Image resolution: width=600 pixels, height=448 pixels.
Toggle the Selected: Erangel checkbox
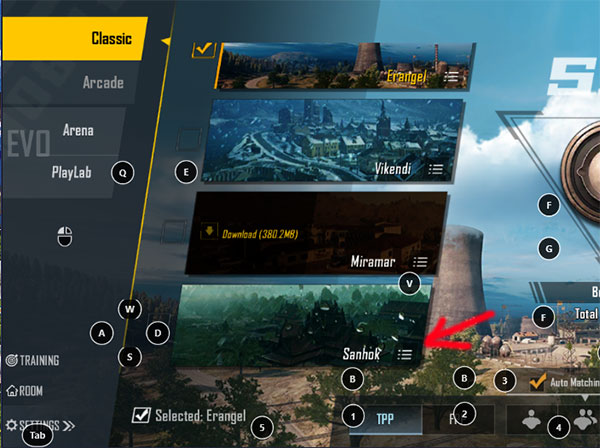pyautogui.click(x=142, y=415)
